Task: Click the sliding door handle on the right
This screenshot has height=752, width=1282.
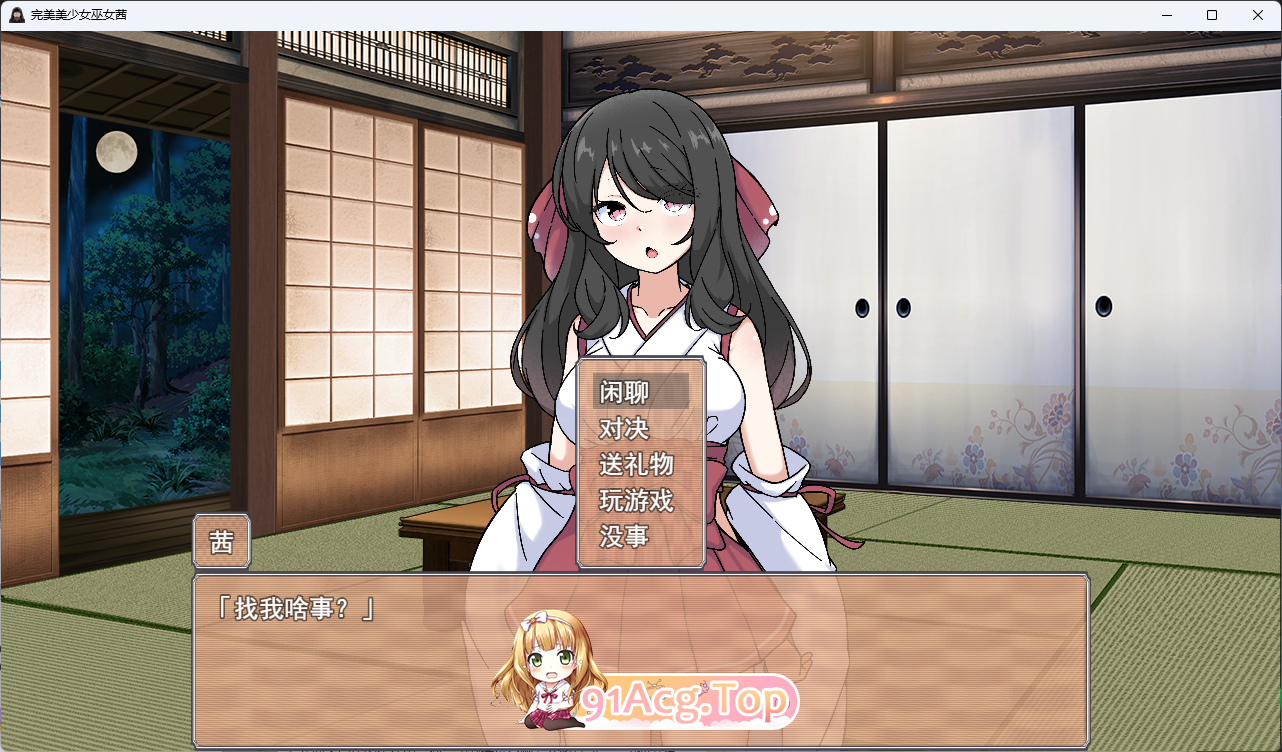Action: coord(1103,305)
